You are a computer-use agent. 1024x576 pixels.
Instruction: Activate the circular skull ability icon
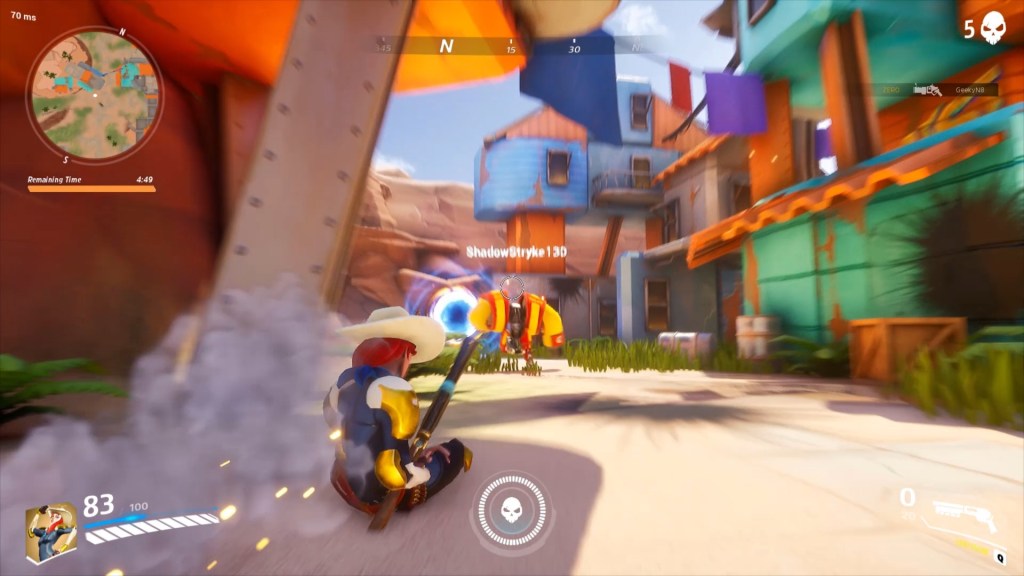[510, 512]
